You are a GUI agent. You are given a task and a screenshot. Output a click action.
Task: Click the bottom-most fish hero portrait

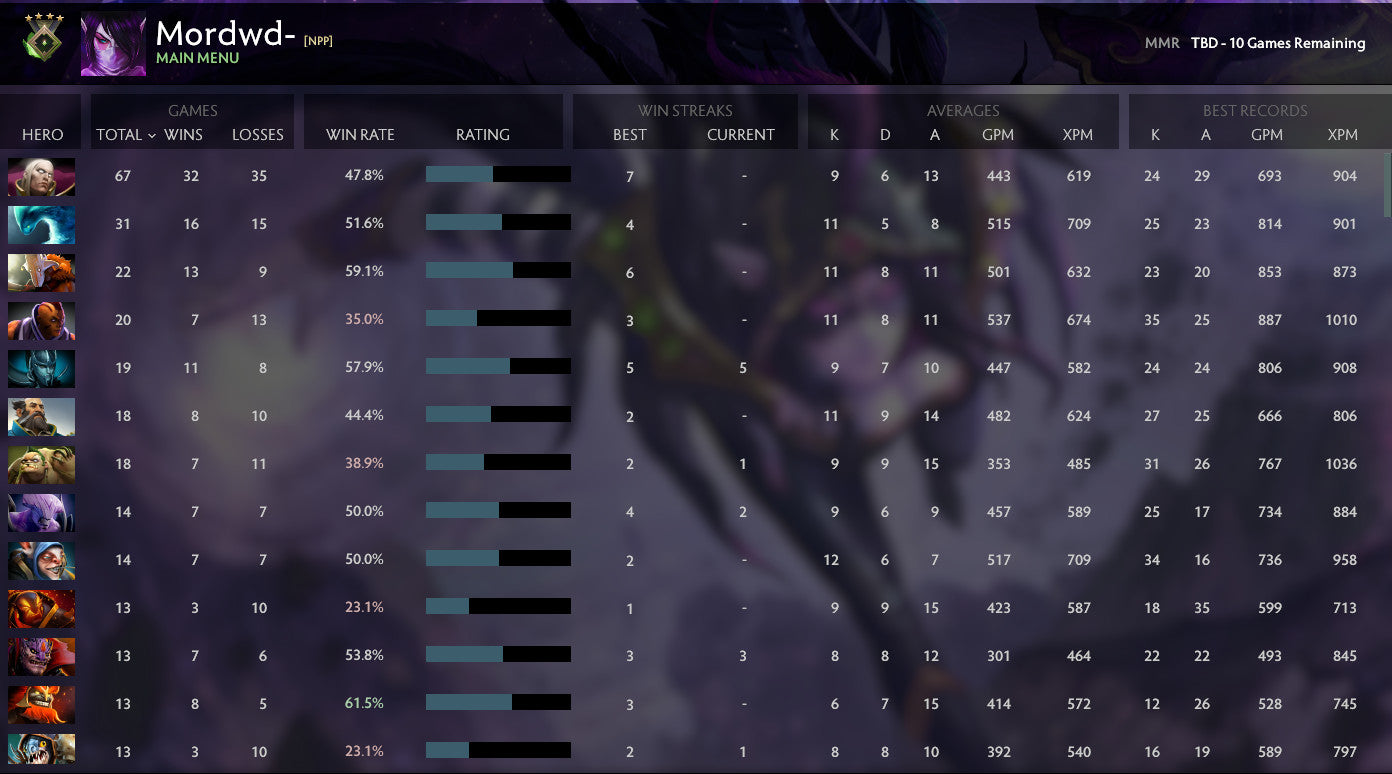[x=41, y=751]
